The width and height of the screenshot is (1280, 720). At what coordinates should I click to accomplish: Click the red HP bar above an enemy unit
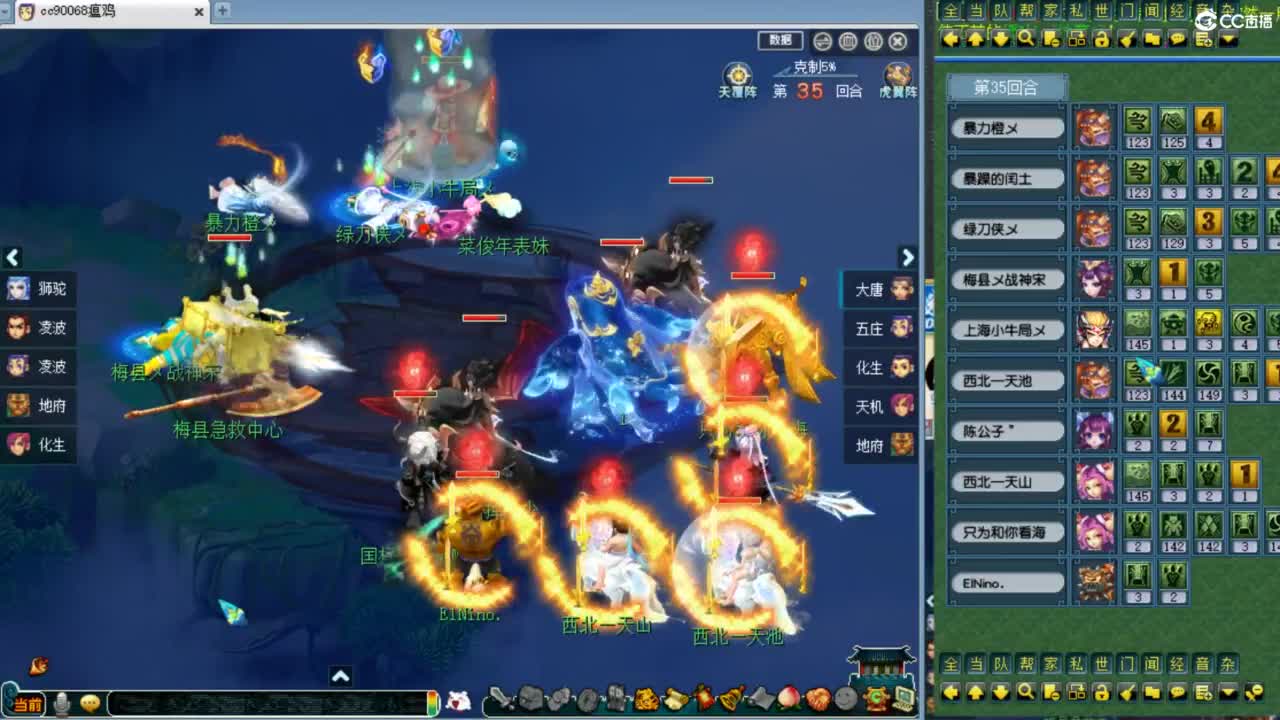689,181
